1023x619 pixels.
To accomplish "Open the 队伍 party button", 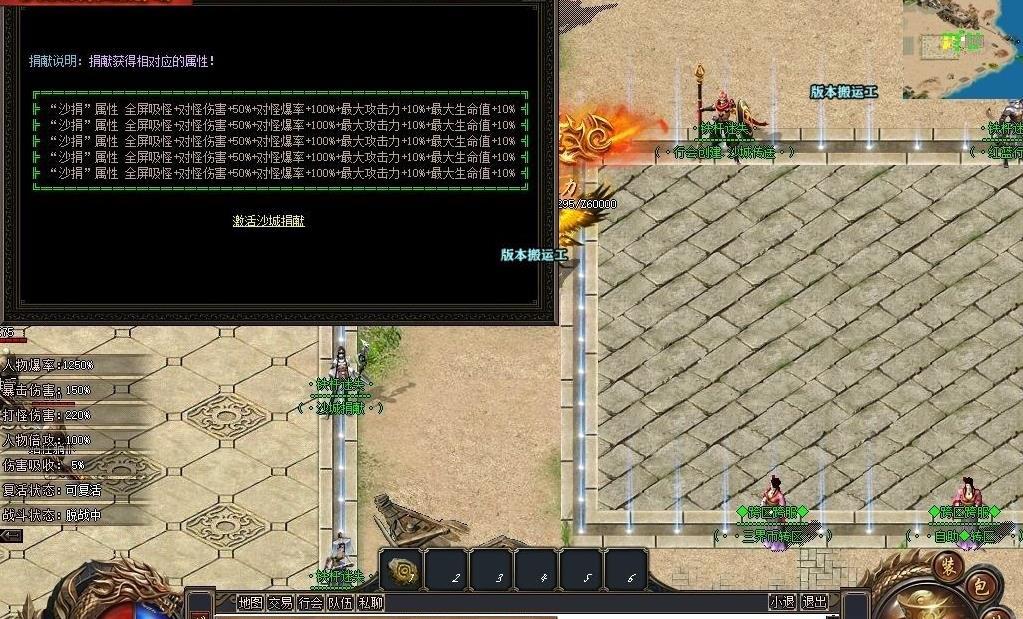I will 341,602.
